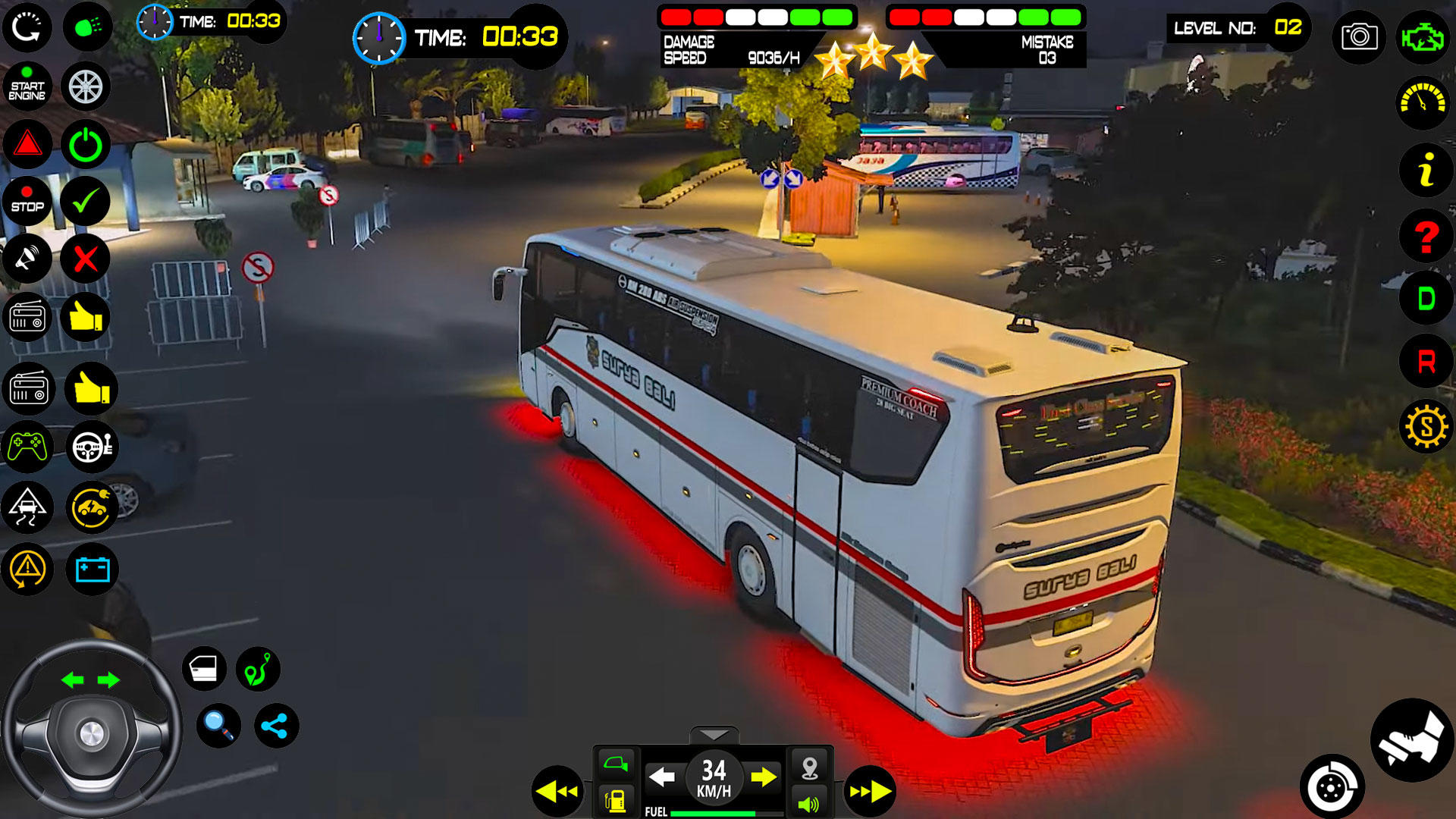The image size is (1456, 819).
Task: Open the bus door icon
Action: (204, 669)
